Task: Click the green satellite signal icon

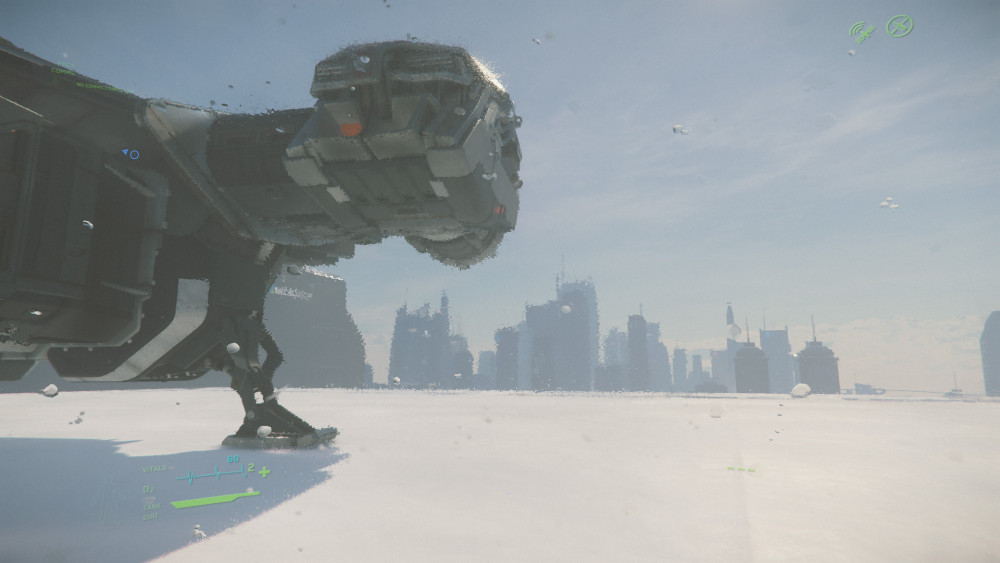Action: (x=861, y=31)
